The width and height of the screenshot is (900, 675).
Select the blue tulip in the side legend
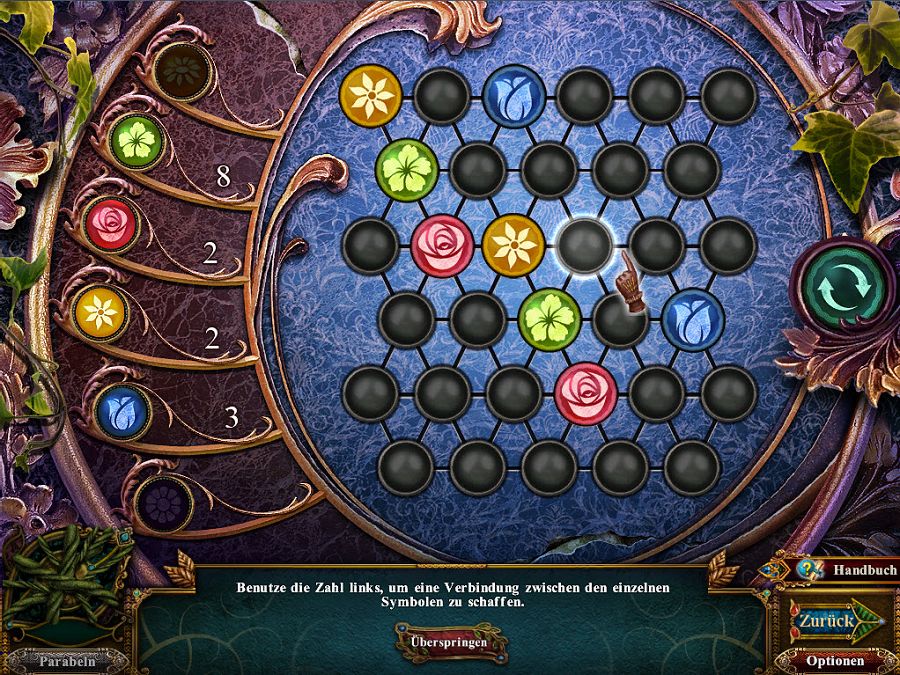(x=122, y=411)
